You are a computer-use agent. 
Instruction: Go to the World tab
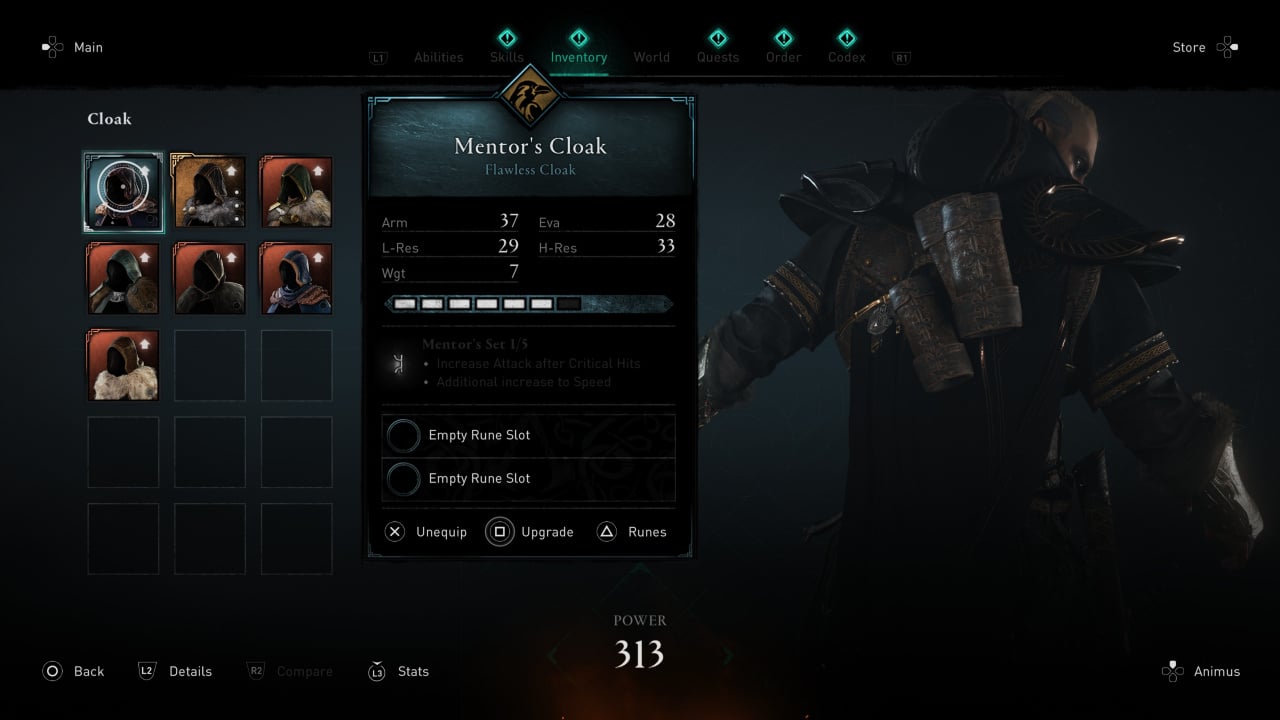point(651,57)
